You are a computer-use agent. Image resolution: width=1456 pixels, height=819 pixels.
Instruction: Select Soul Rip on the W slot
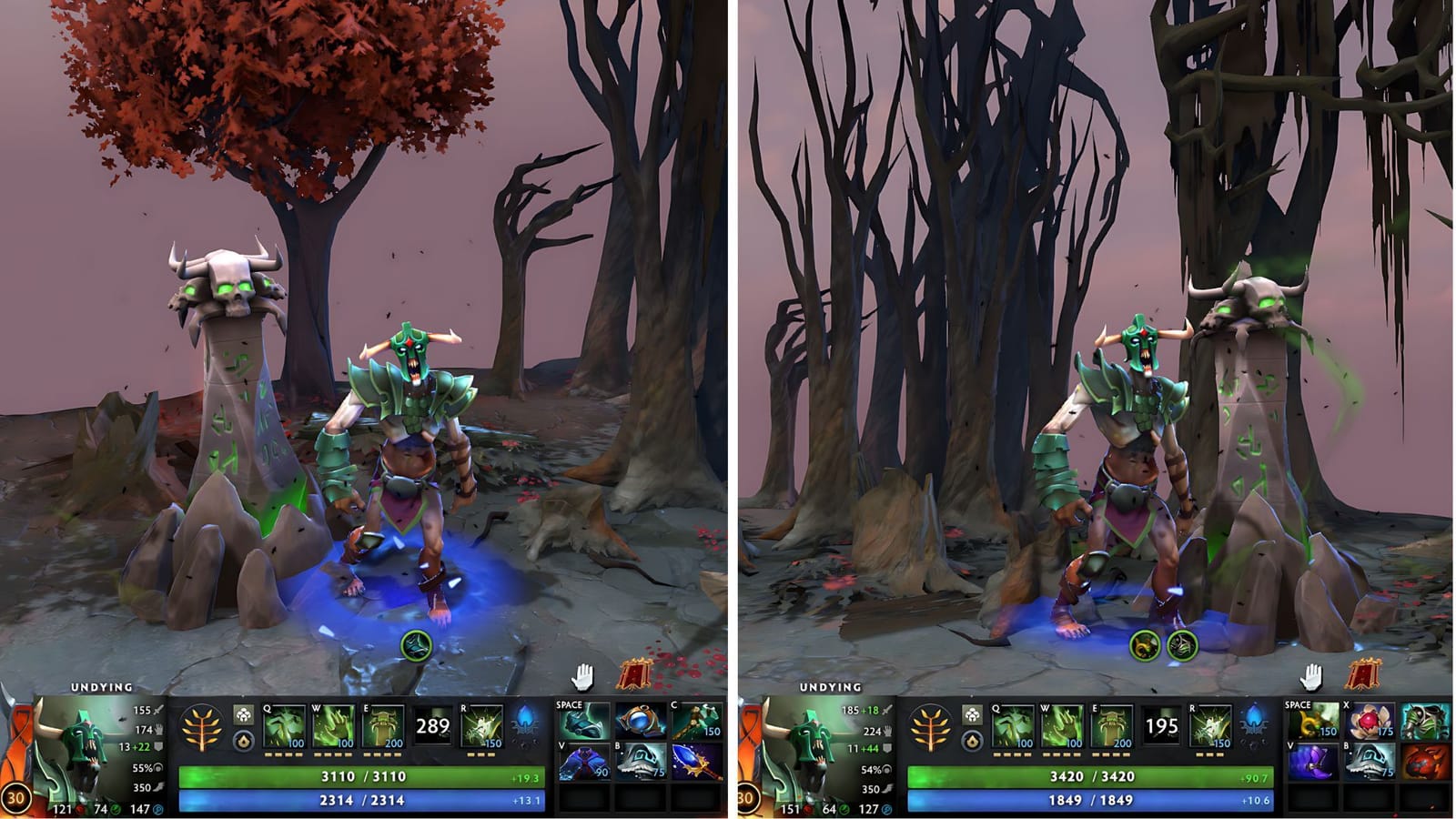pyautogui.click(x=335, y=726)
